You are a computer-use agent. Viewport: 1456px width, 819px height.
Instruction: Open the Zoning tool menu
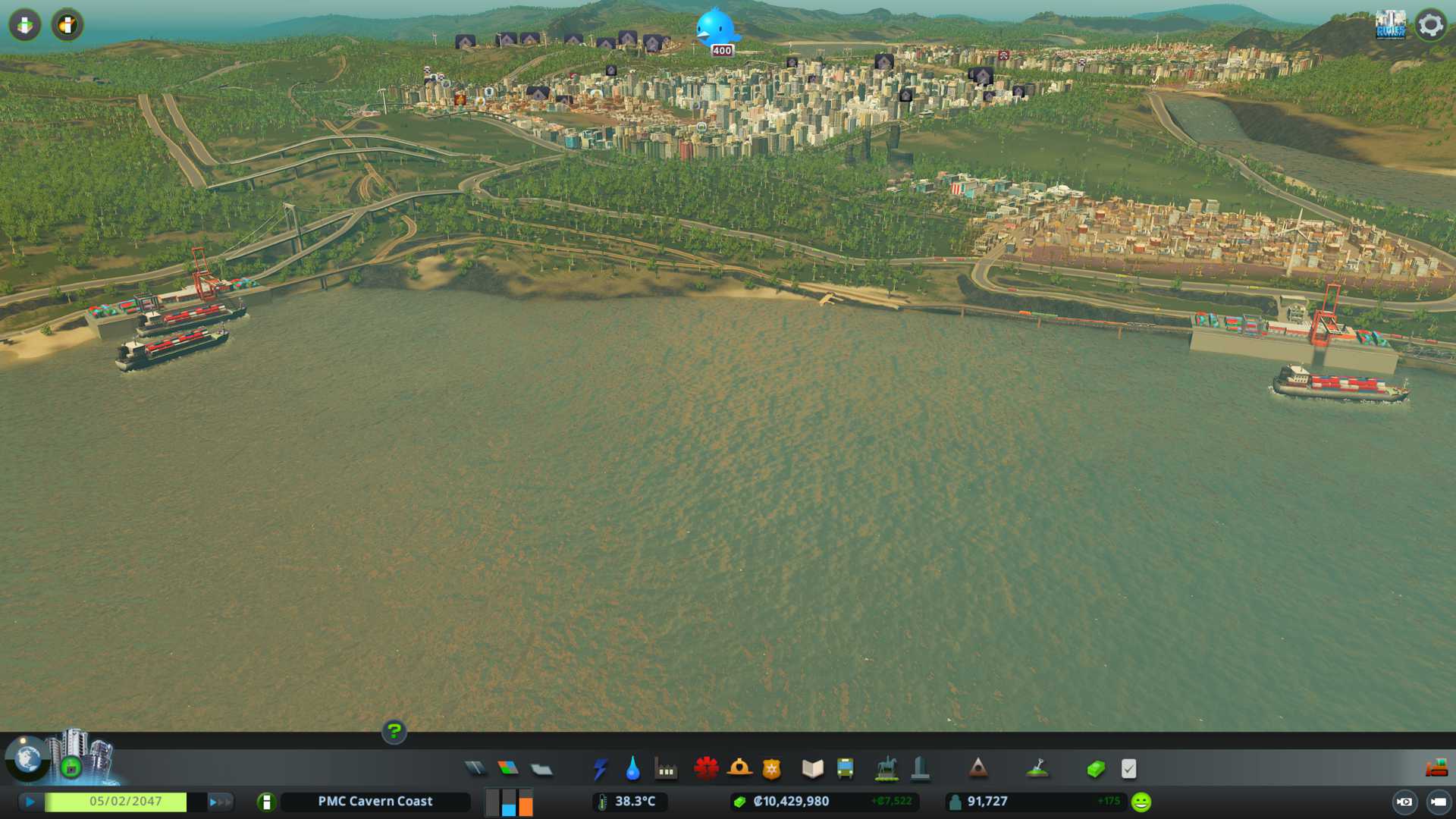tap(508, 769)
